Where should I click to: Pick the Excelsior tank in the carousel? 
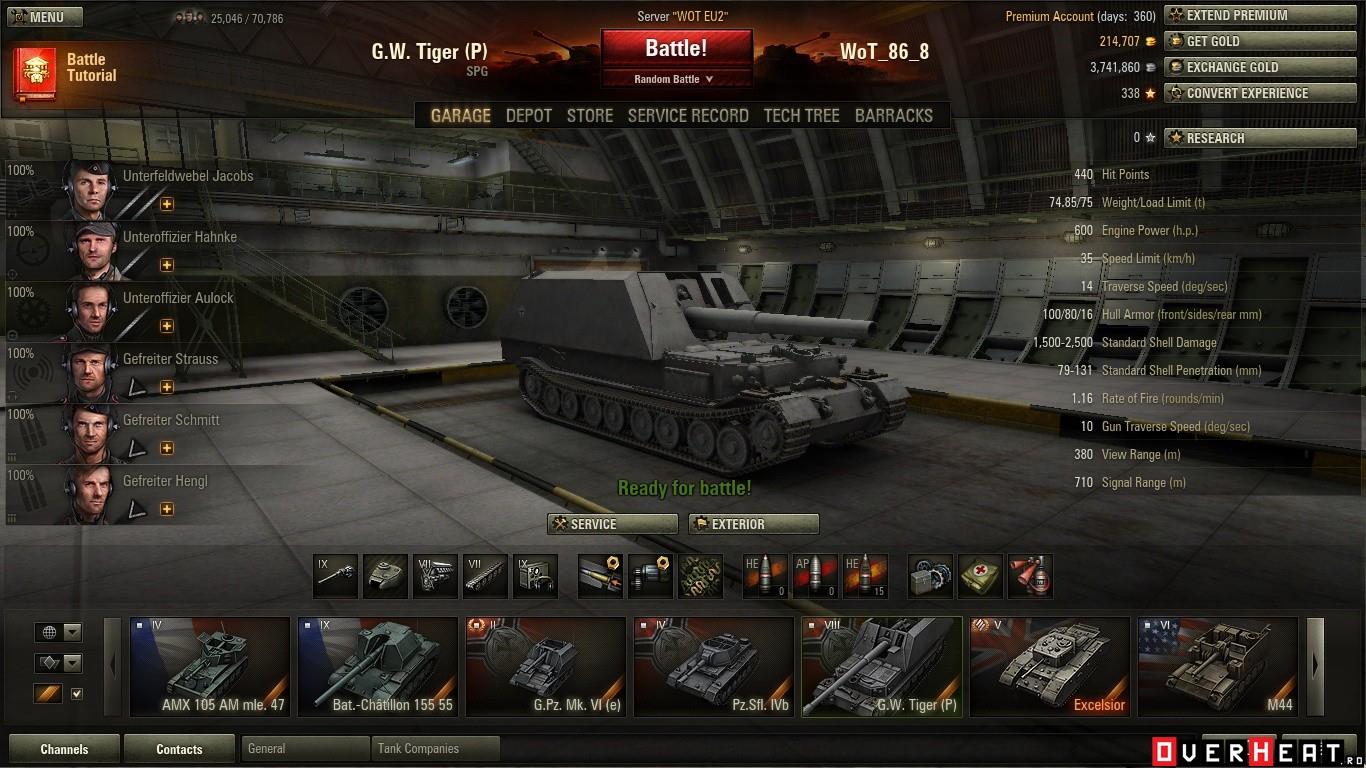tap(1049, 666)
